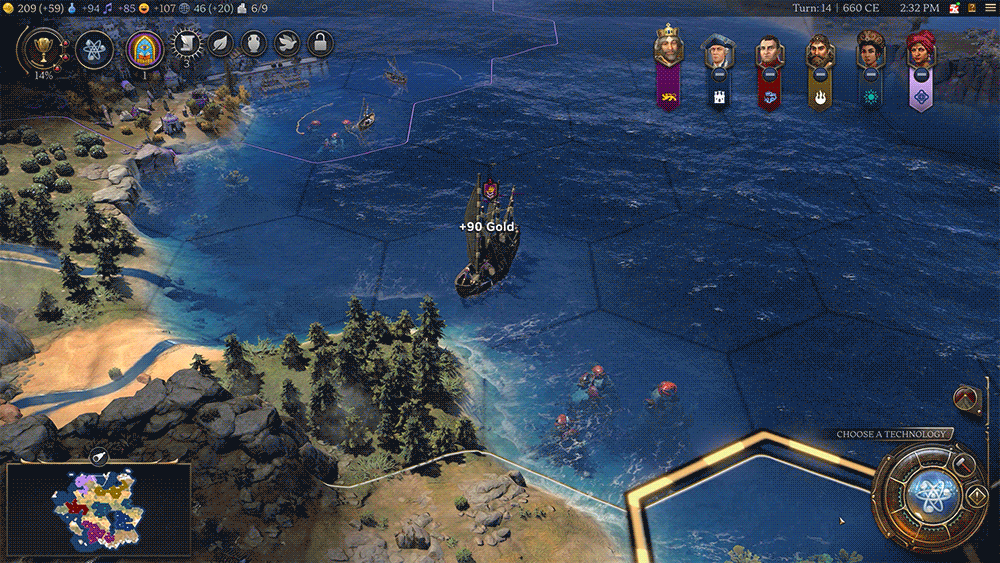Click the minimap to move the camera
The height and width of the screenshot is (563, 1000).
(x=100, y=510)
